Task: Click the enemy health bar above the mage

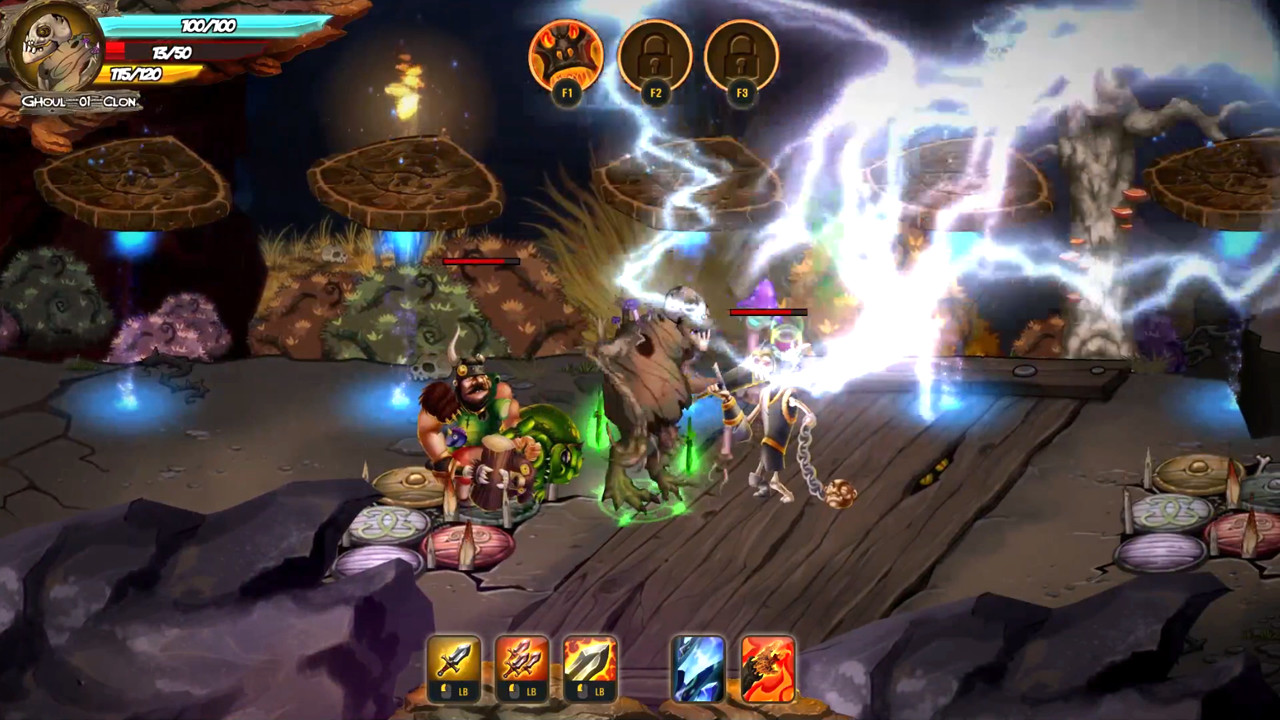Action: [768, 314]
